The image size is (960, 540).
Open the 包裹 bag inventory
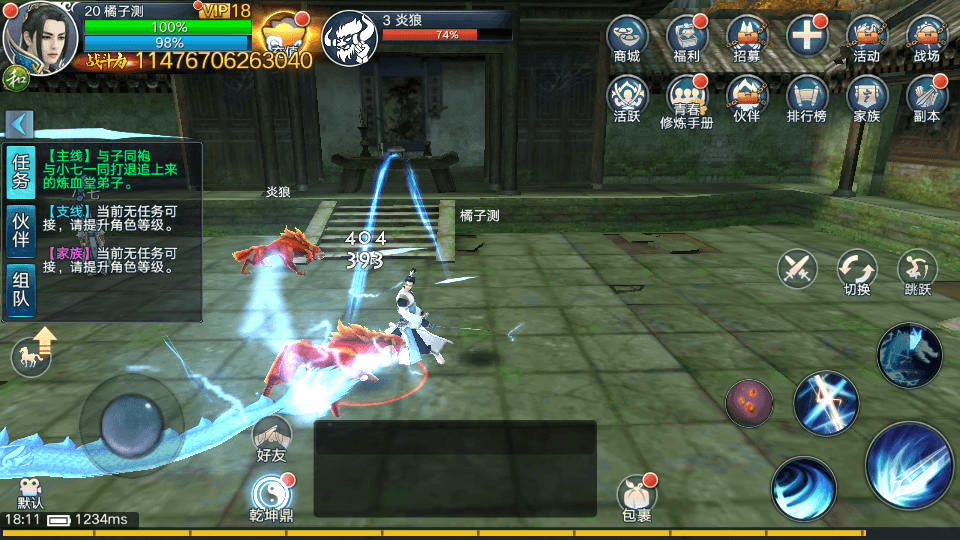coord(636,497)
